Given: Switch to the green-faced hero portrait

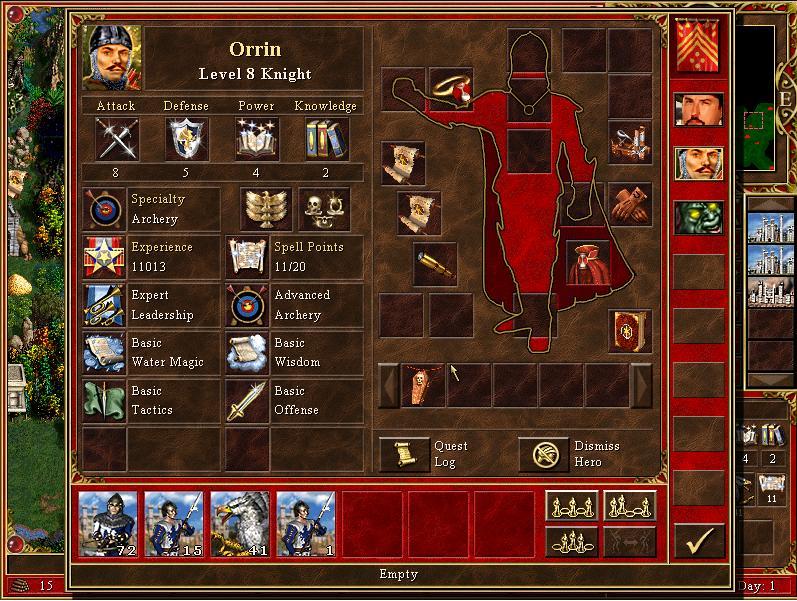Looking at the screenshot, I should pos(698,217).
